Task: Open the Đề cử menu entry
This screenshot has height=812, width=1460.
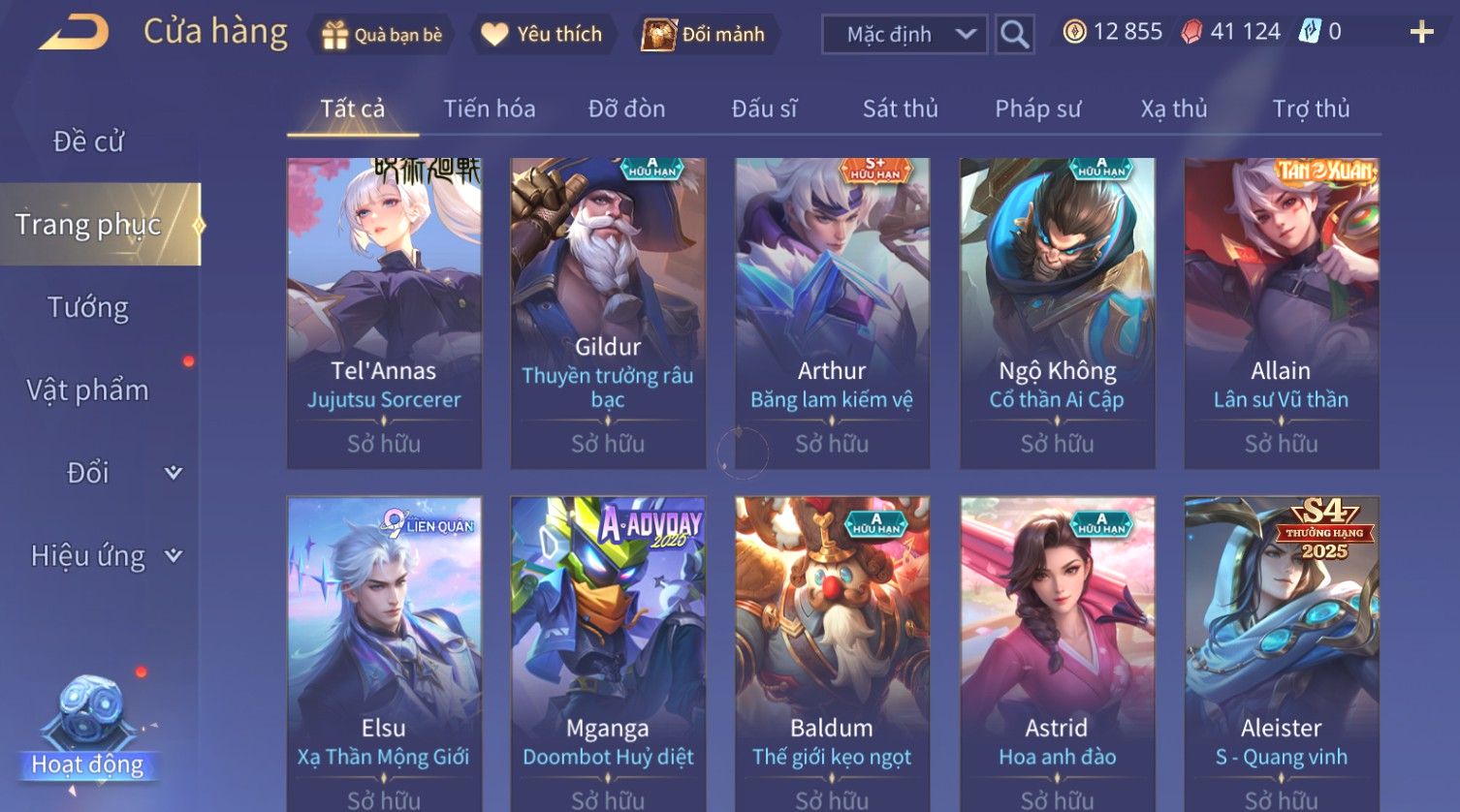Action: click(x=88, y=141)
